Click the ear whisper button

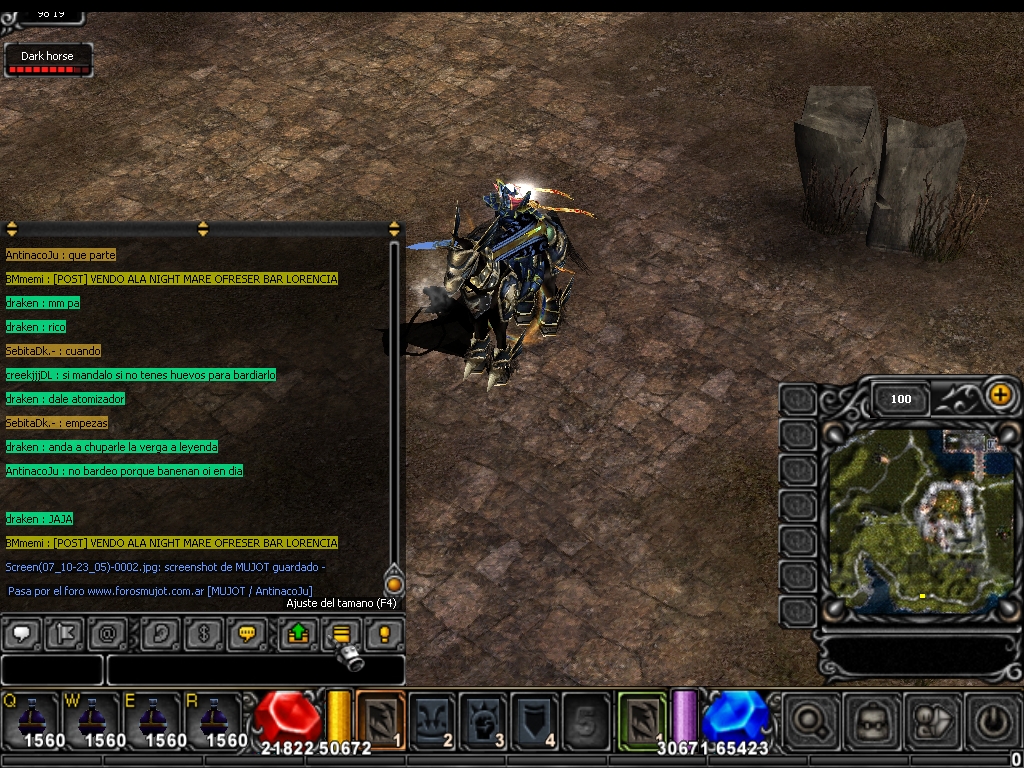click(x=160, y=633)
